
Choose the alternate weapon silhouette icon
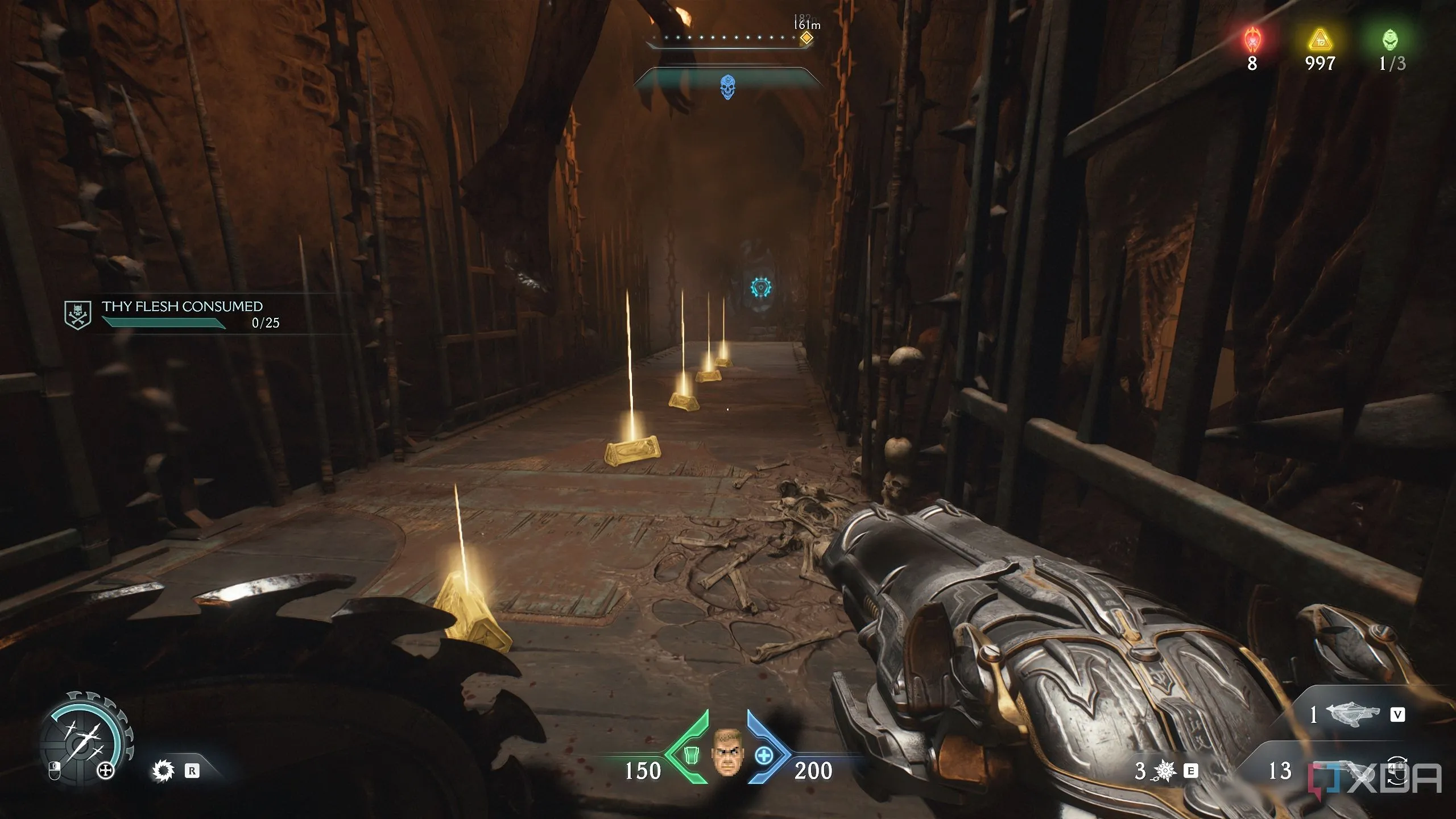[1352, 715]
